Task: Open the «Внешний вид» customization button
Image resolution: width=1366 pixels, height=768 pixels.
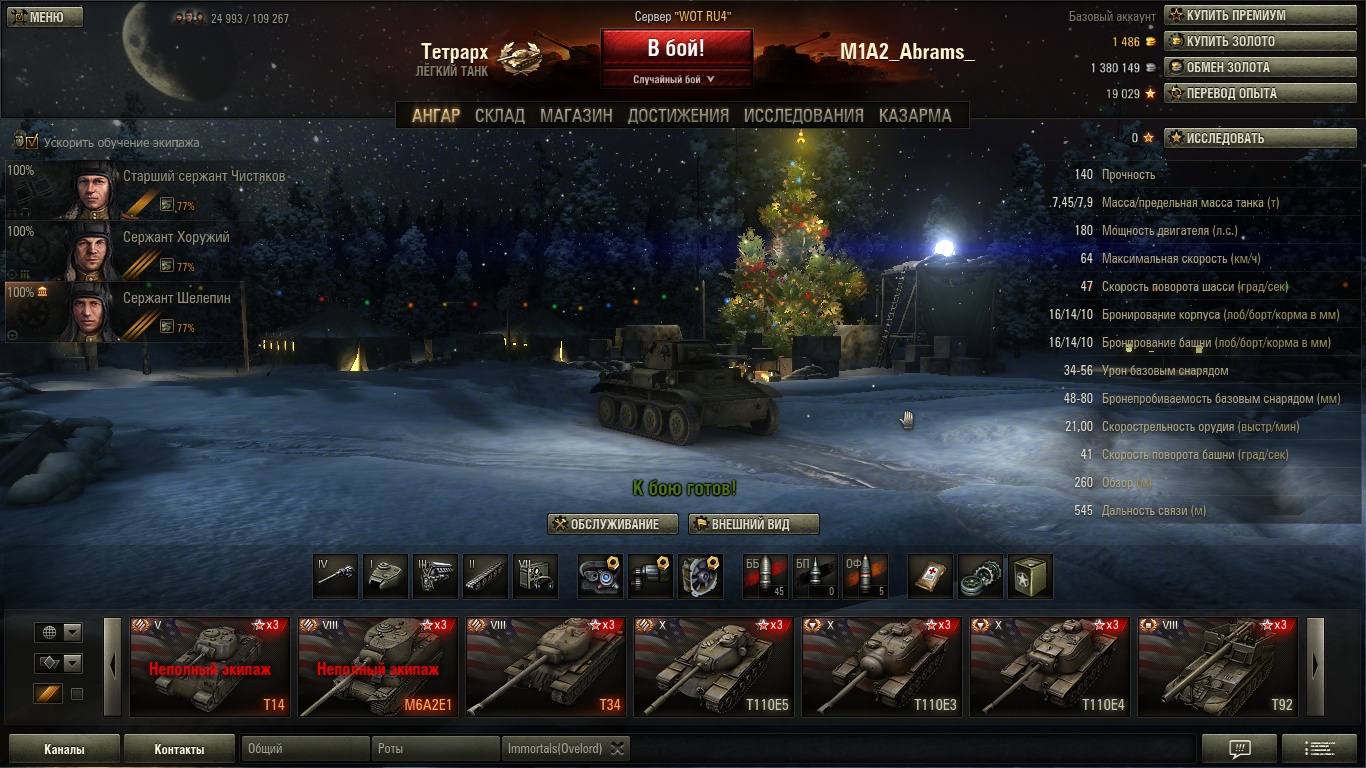Action: [x=753, y=524]
